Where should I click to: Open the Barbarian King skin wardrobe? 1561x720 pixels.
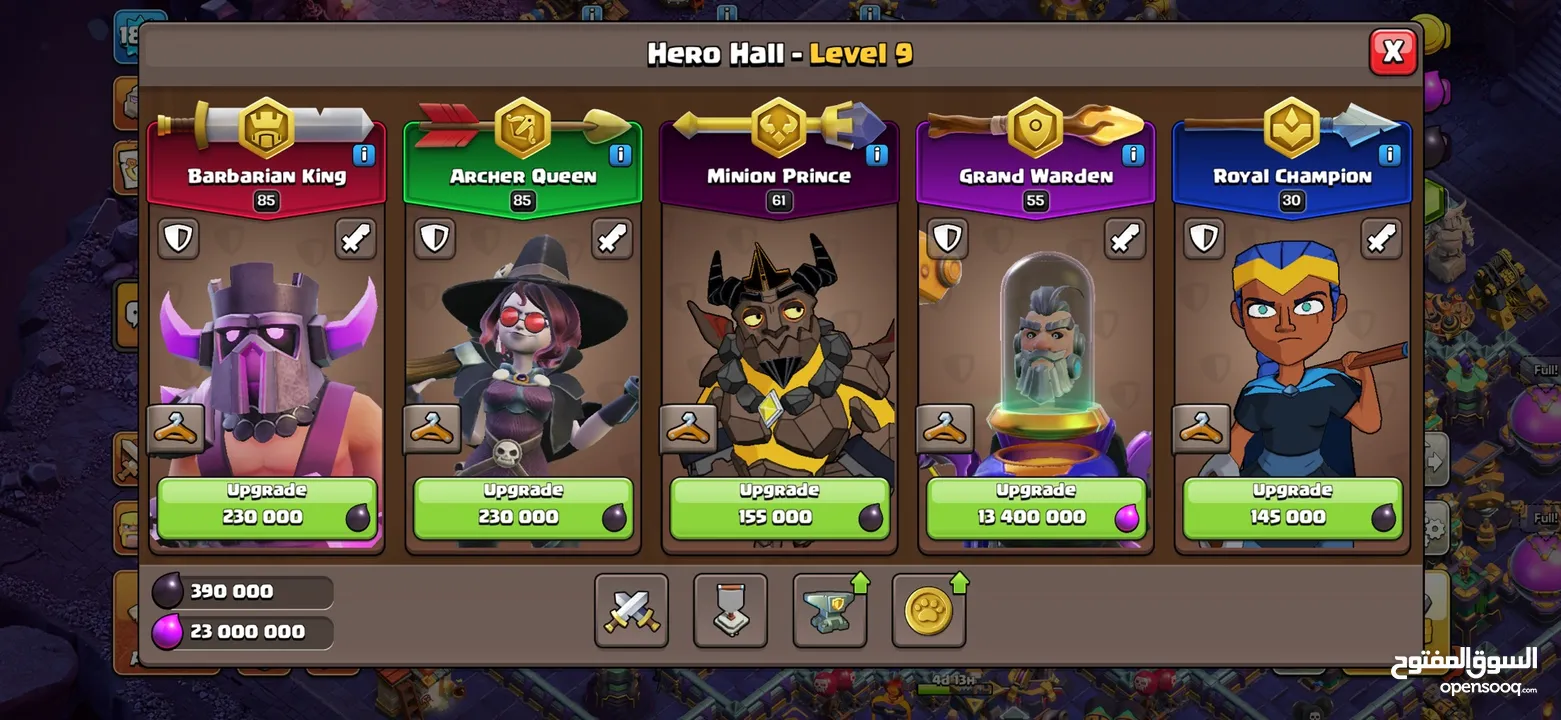177,429
